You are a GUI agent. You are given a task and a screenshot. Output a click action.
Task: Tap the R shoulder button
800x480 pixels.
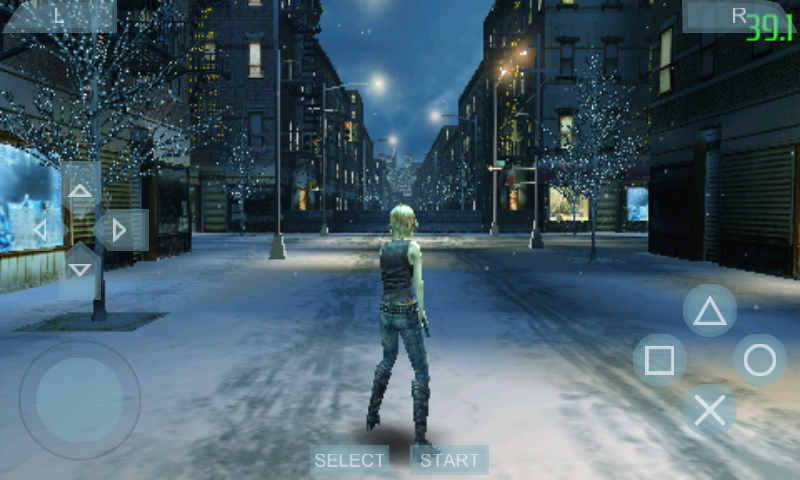(x=738, y=15)
